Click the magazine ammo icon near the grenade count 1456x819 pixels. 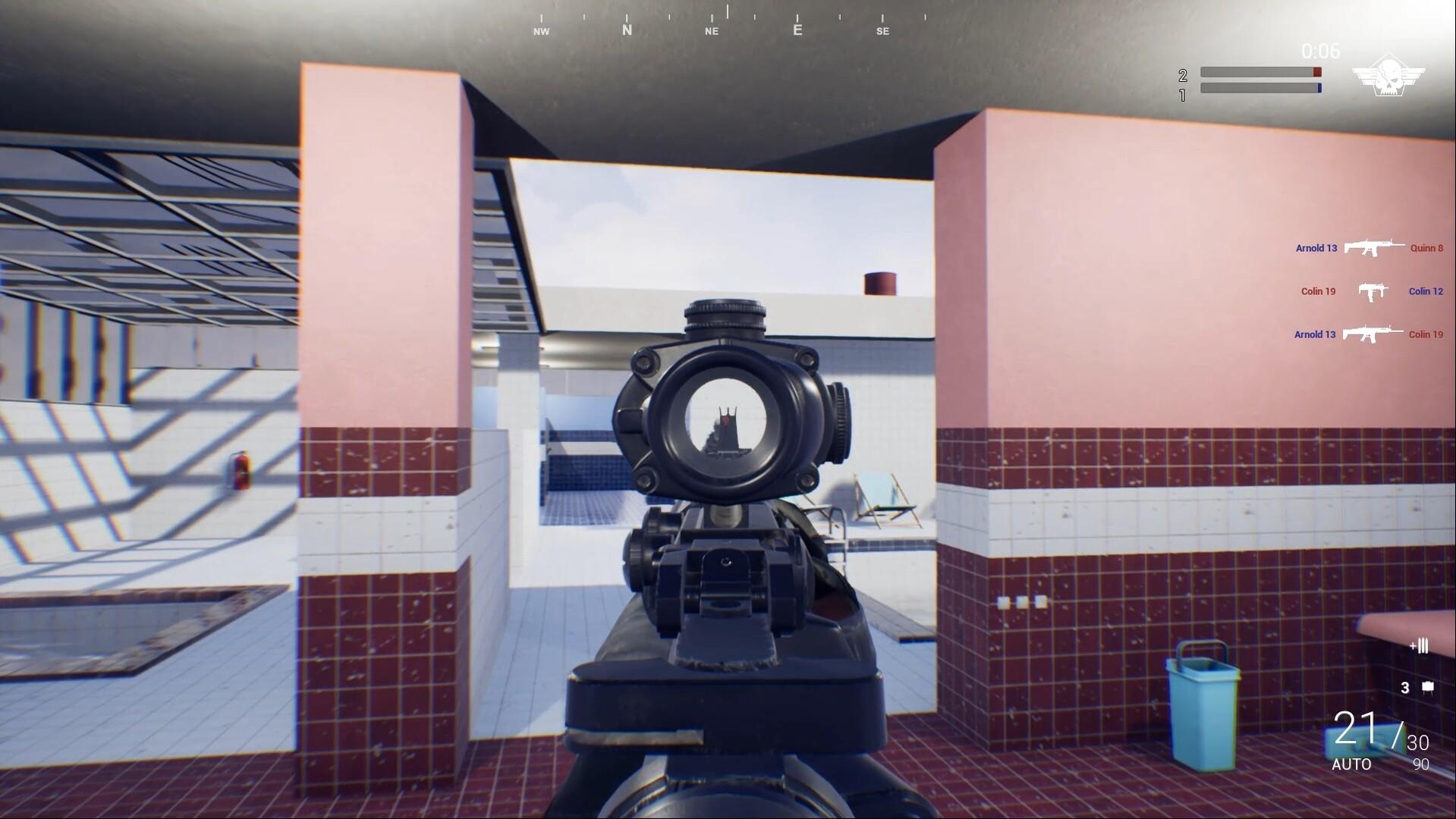point(1420,647)
